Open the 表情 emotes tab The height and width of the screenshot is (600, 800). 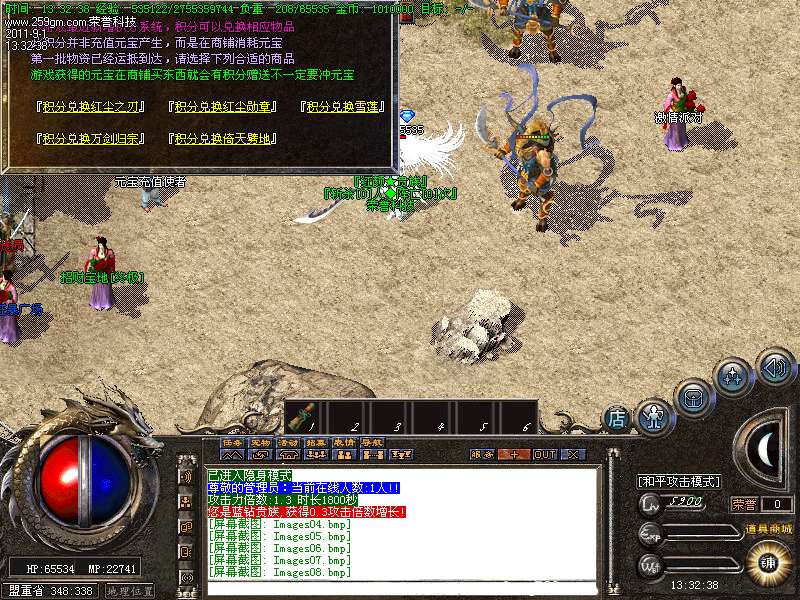click(x=344, y=442)
